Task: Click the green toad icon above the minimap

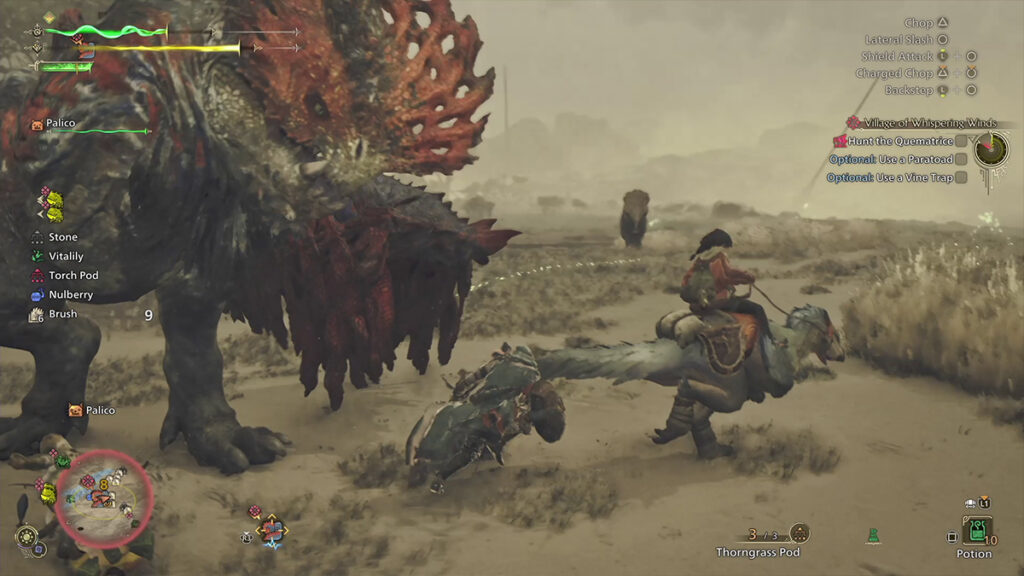Action: [62, 460]
